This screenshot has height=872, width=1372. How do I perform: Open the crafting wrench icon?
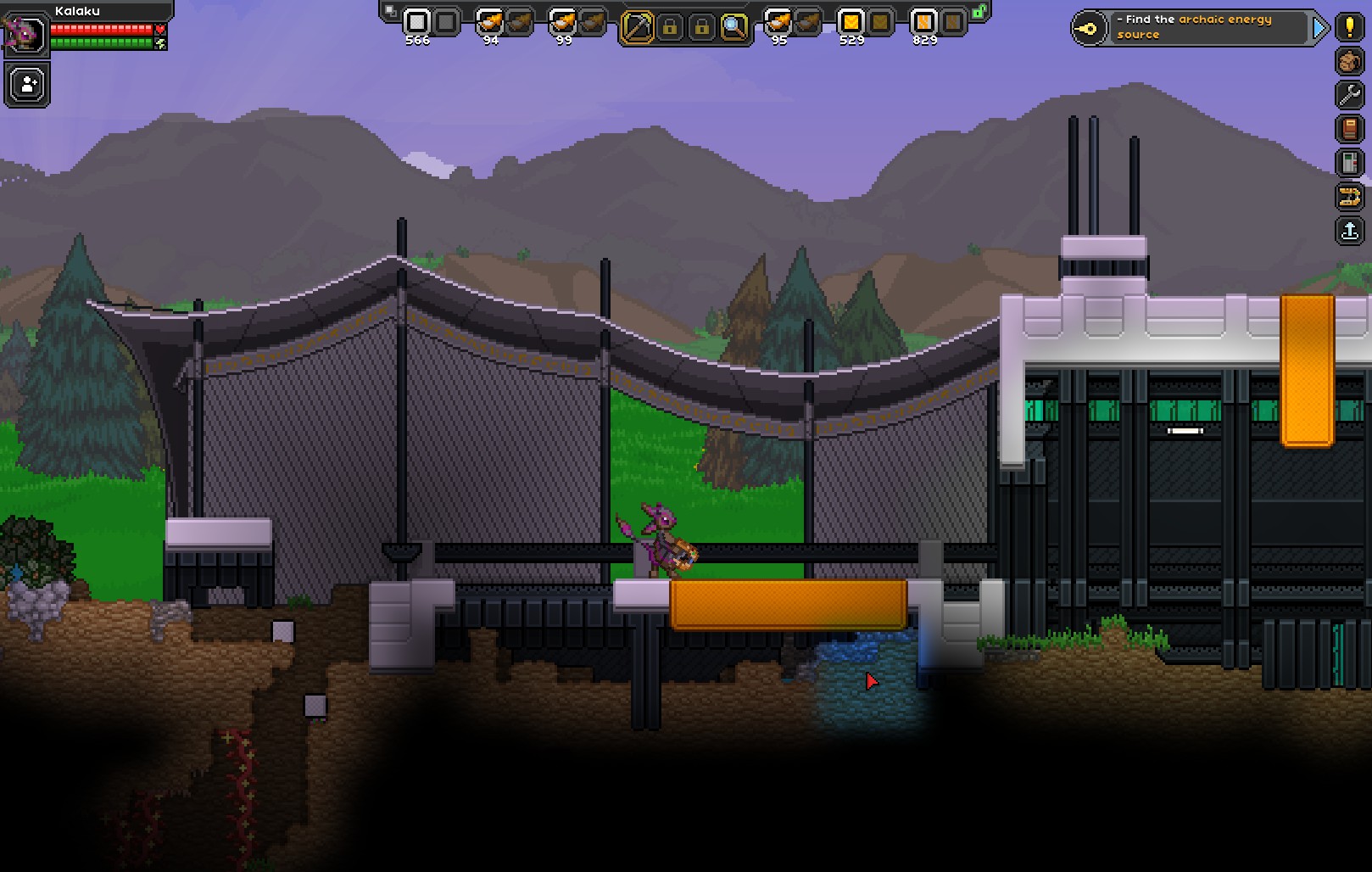coord(1349,95)
